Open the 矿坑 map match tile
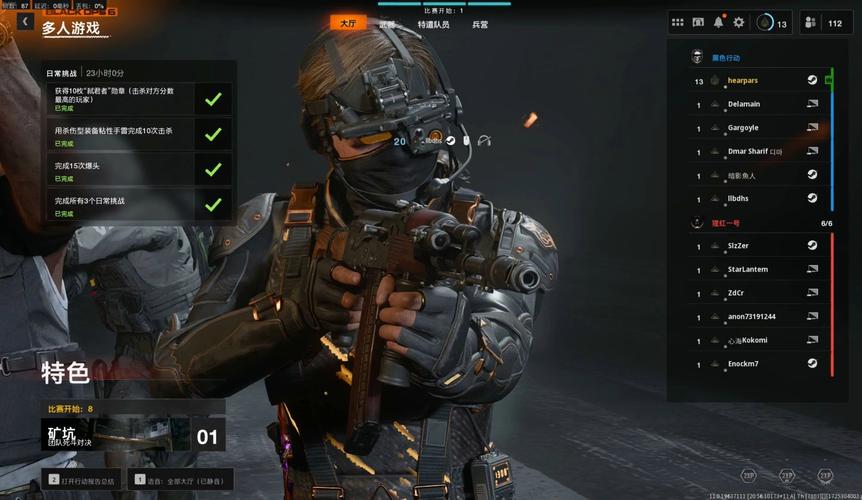 pyautogui.click(x=135, y=435)
